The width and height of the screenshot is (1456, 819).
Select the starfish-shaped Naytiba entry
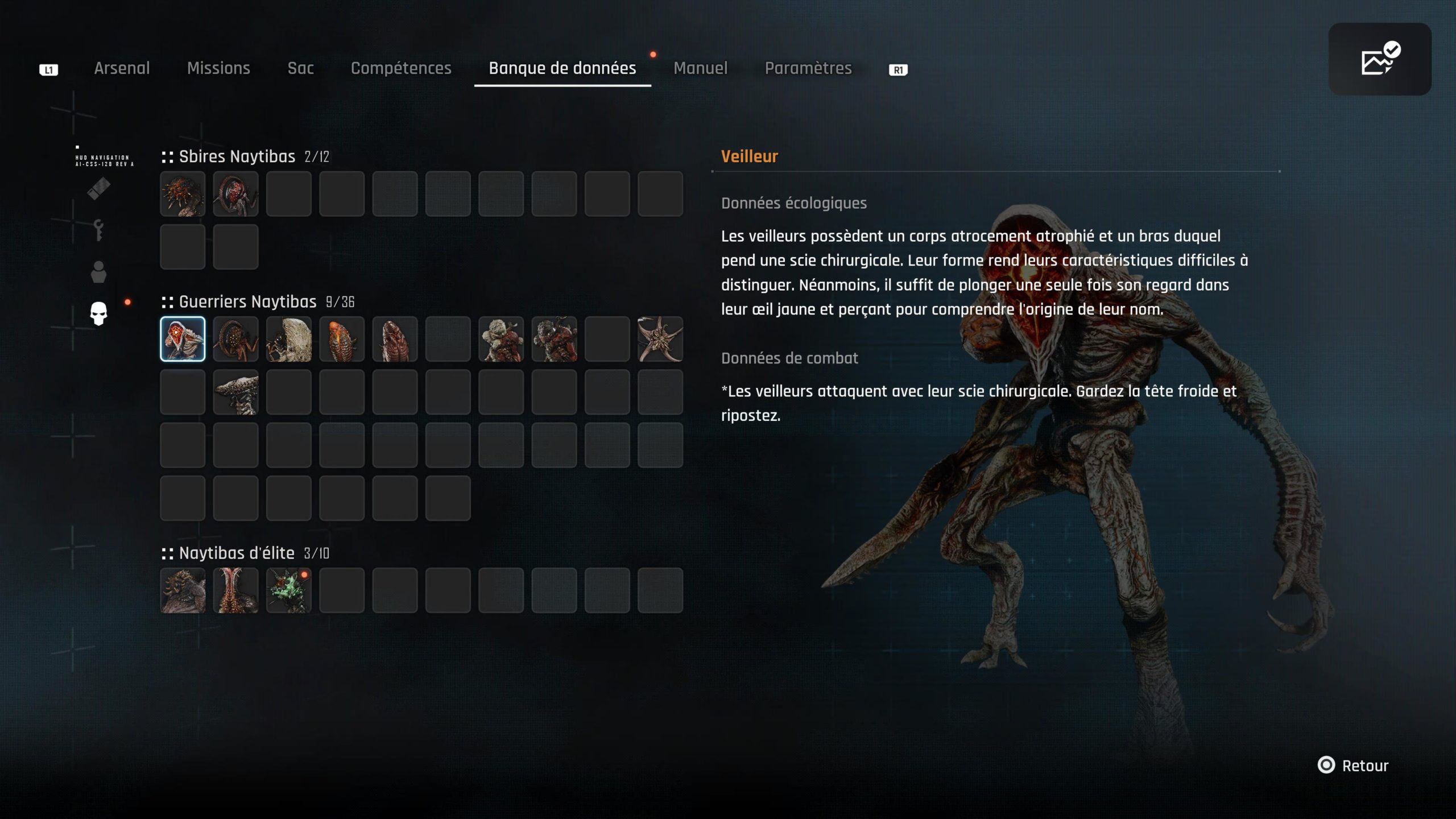point(660,339)
